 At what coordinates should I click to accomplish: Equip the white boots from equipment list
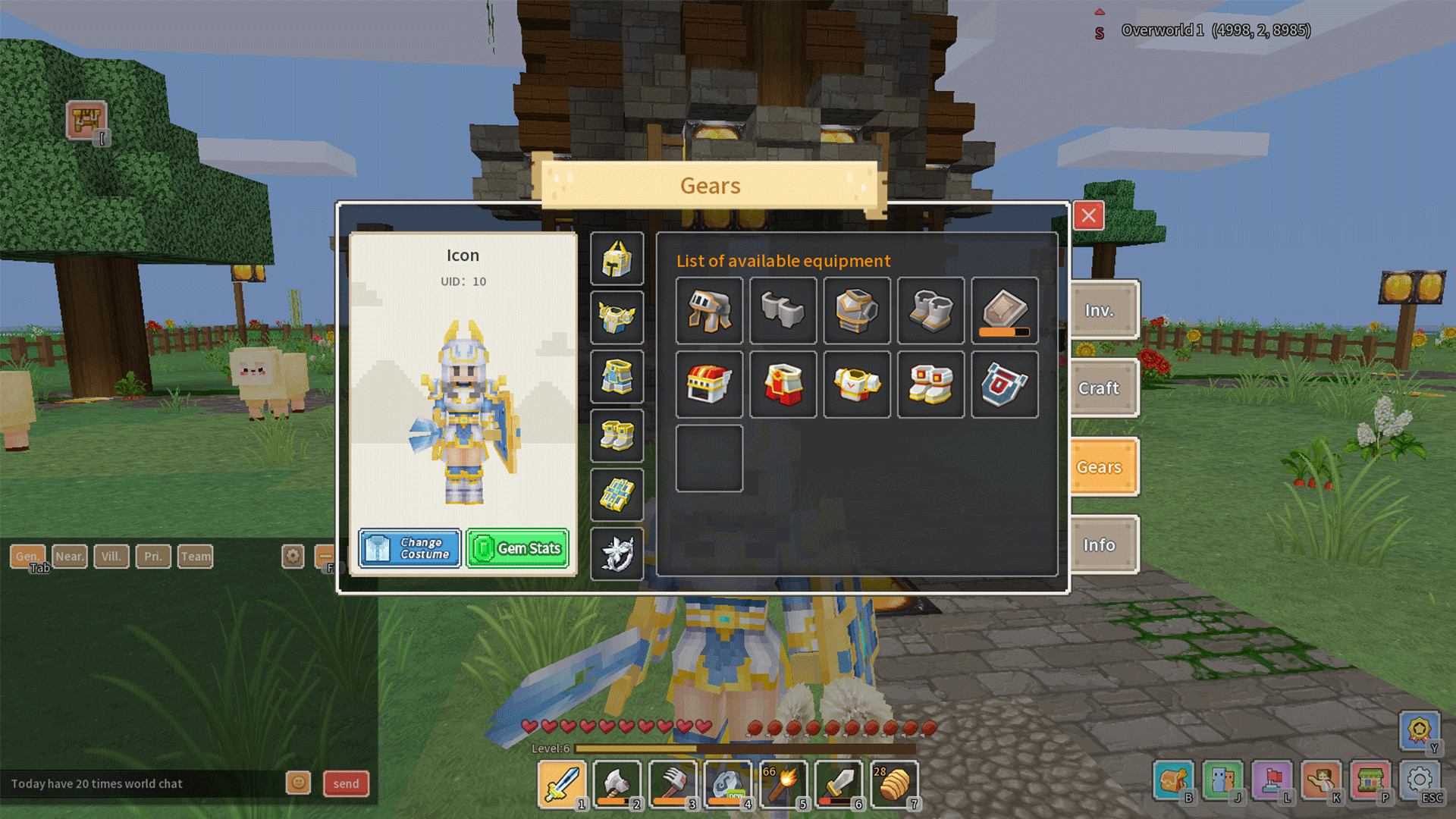[x=930, y=384]
